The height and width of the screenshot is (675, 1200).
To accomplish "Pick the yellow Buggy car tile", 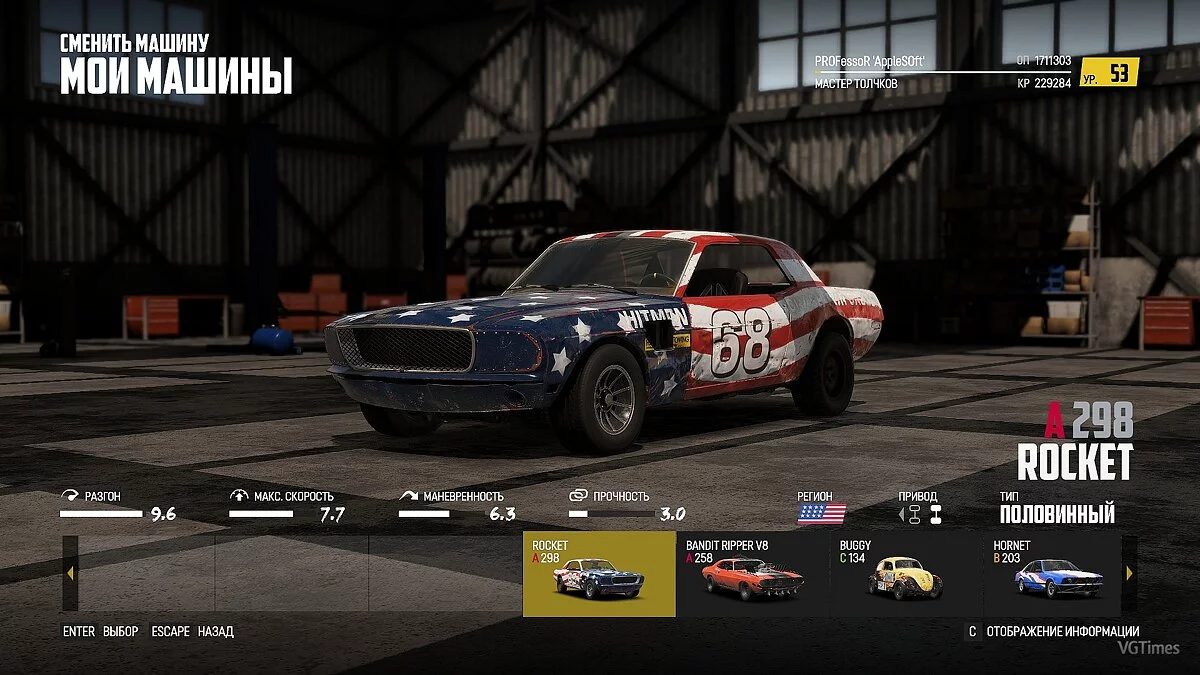I will point(905,574).
